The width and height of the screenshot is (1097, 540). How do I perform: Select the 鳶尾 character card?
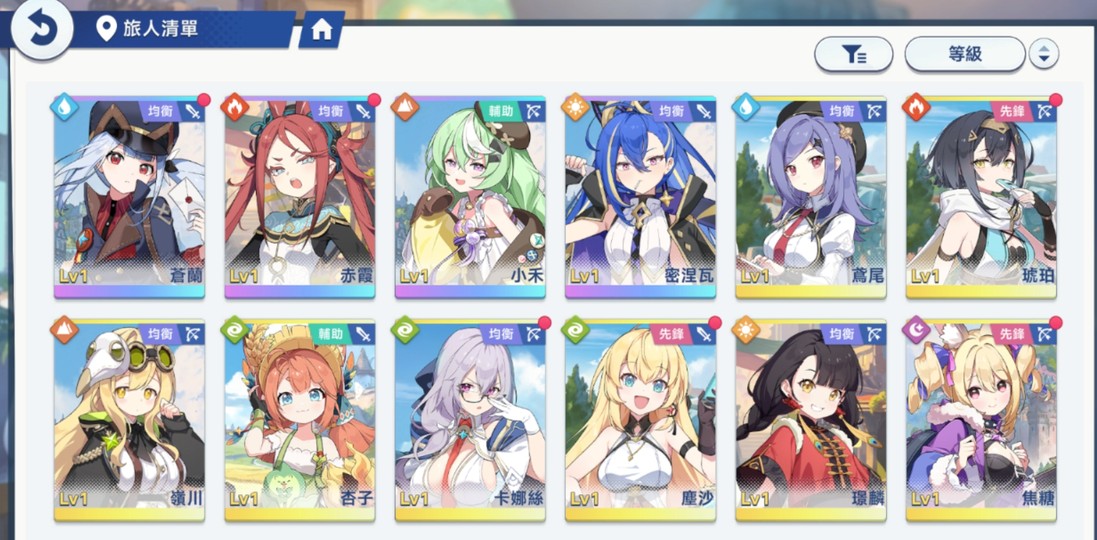[811, 197]
